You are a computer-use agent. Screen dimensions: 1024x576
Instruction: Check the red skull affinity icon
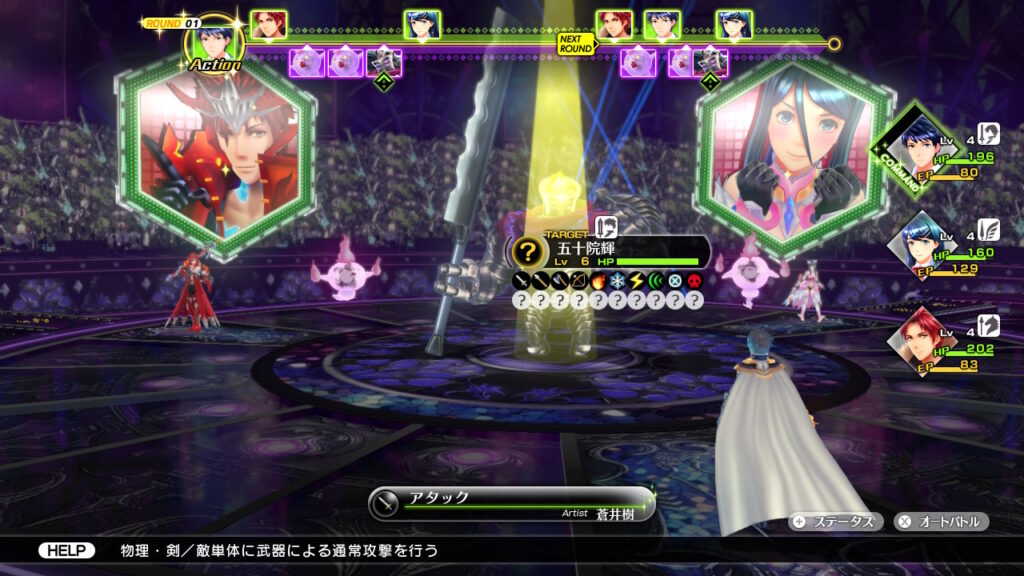693,281
